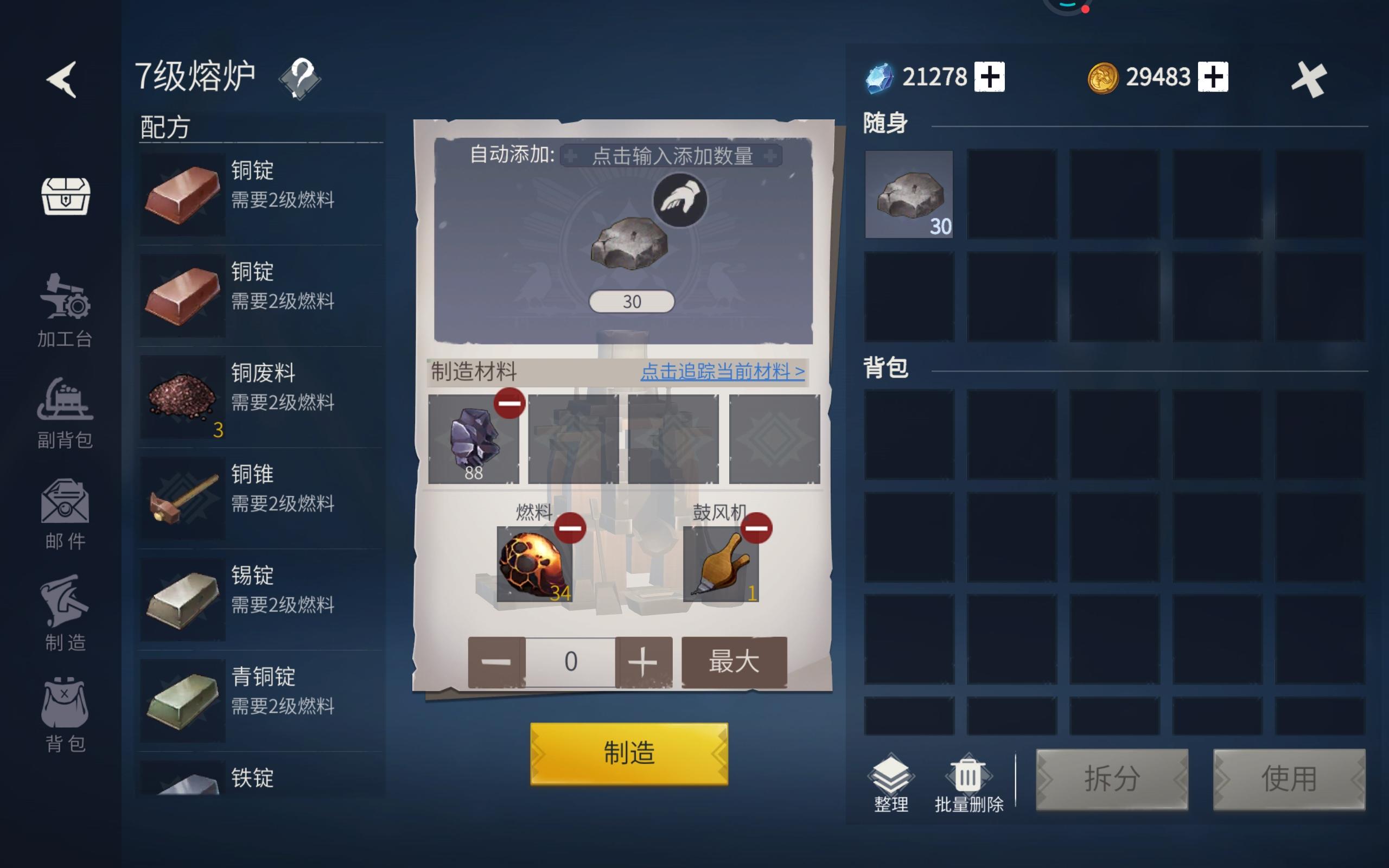Screen dimensions: 1389x868
Task: Open the 邮件 mail panel
Action: click(x=63, y=511)
